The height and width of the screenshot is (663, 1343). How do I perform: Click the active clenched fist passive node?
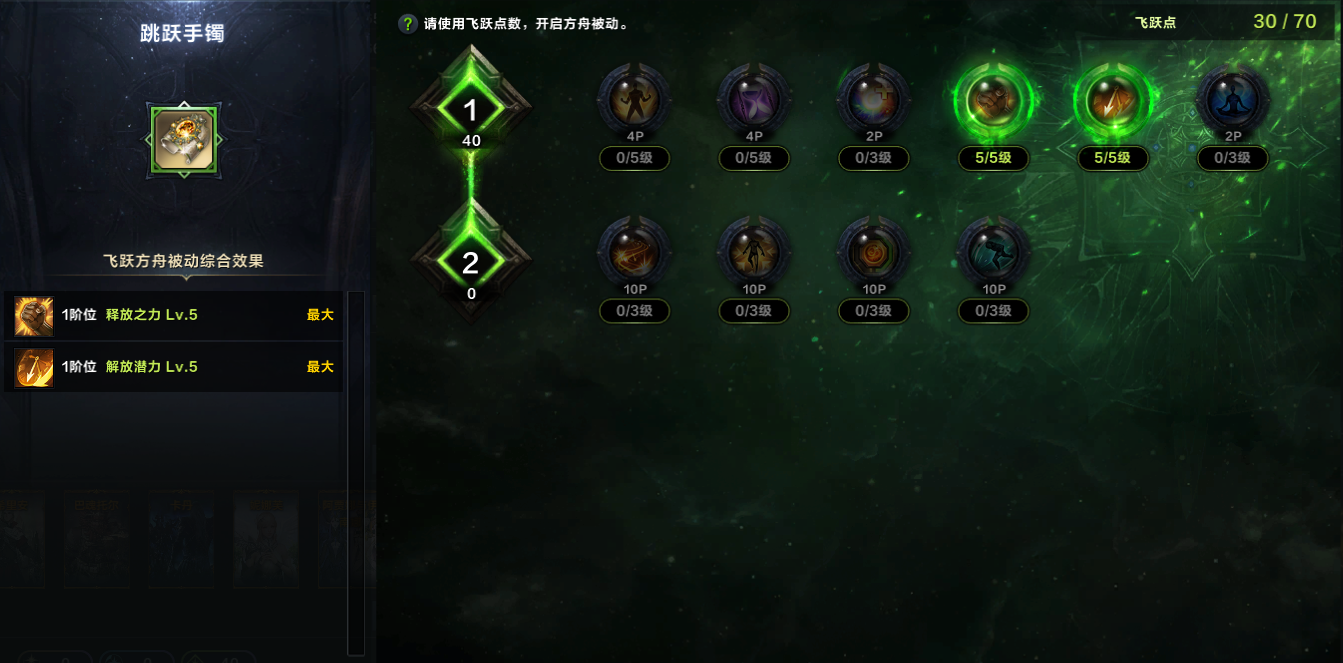[993, 100]
